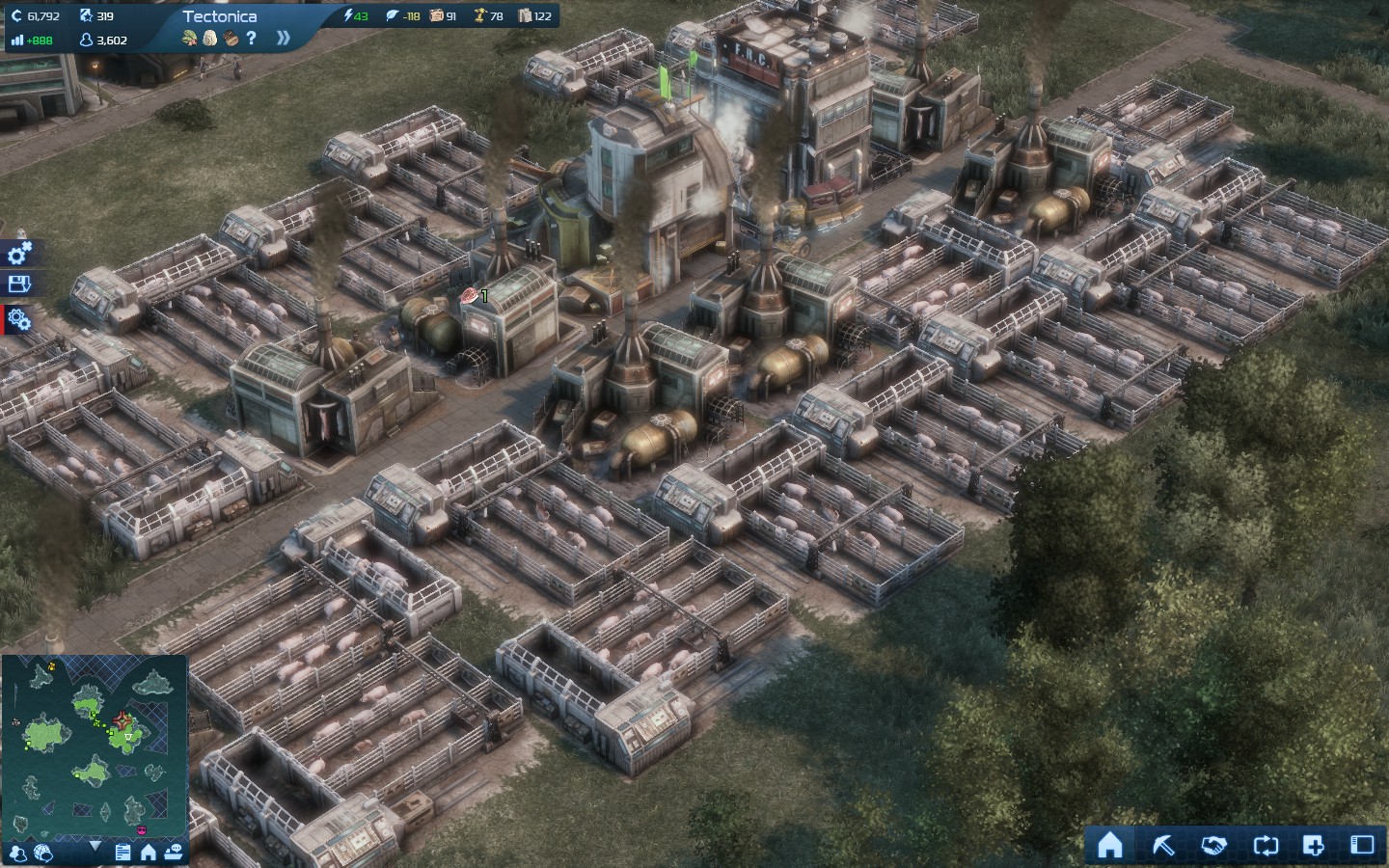1389x868 pixels.
Task: Open the task log clipboard
Action: [123, 853]
